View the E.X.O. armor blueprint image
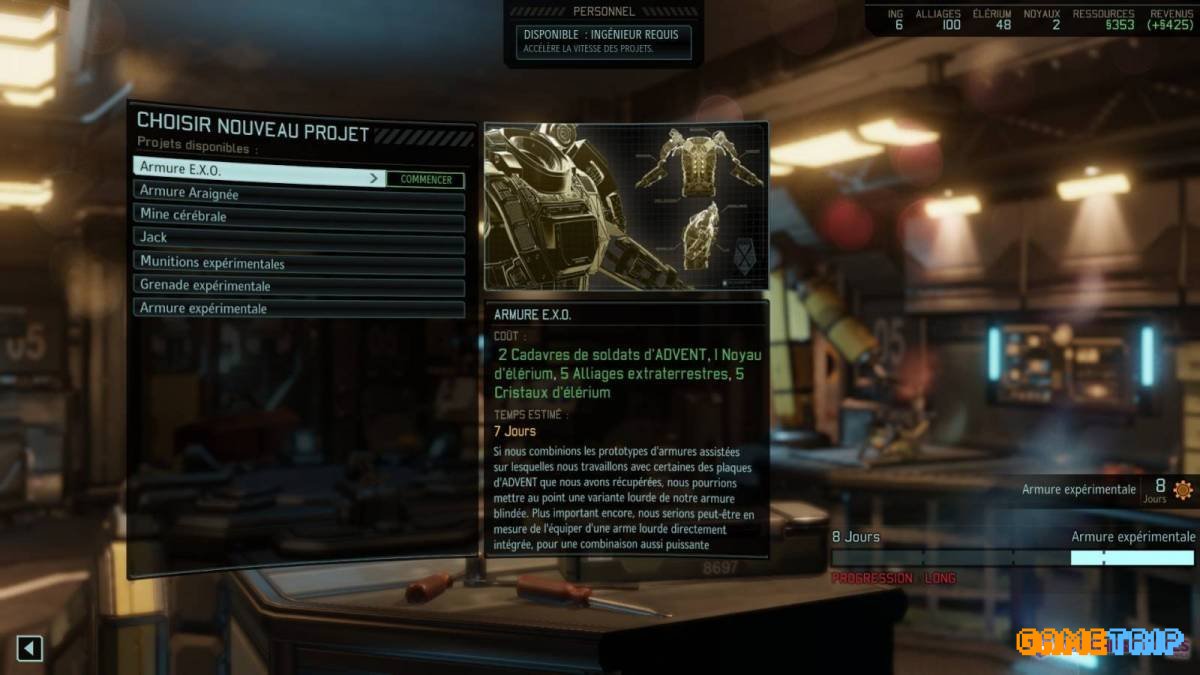1200x675 pixels. coord(626,207)
